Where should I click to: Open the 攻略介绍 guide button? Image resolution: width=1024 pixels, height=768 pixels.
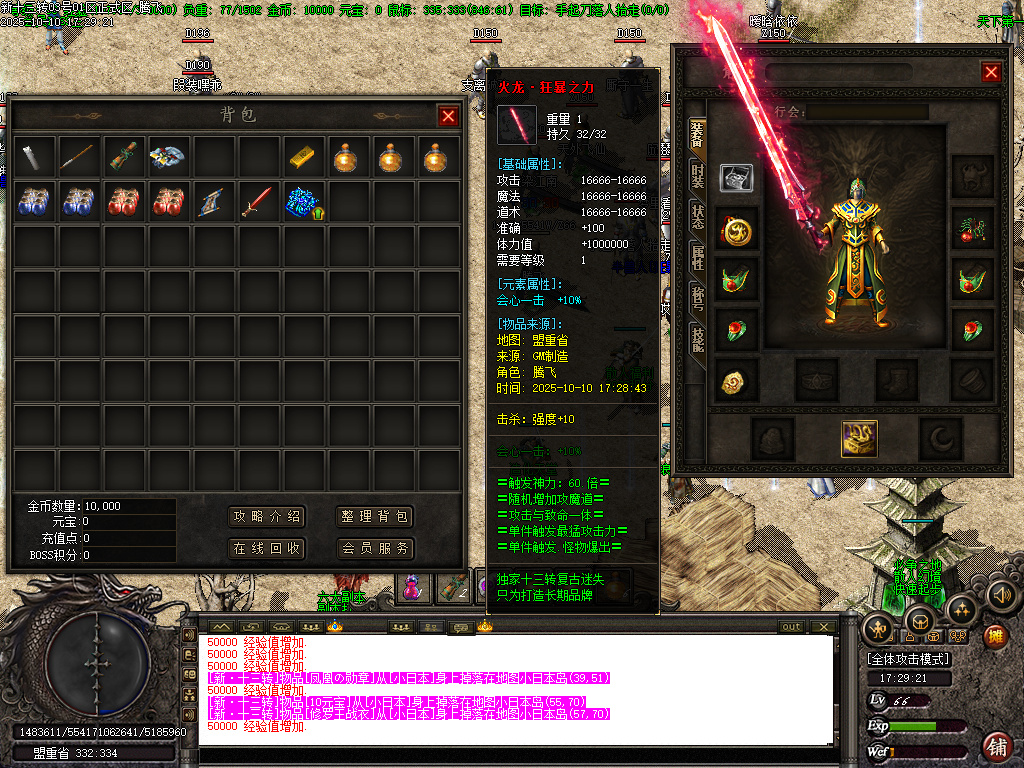(267, 517)
